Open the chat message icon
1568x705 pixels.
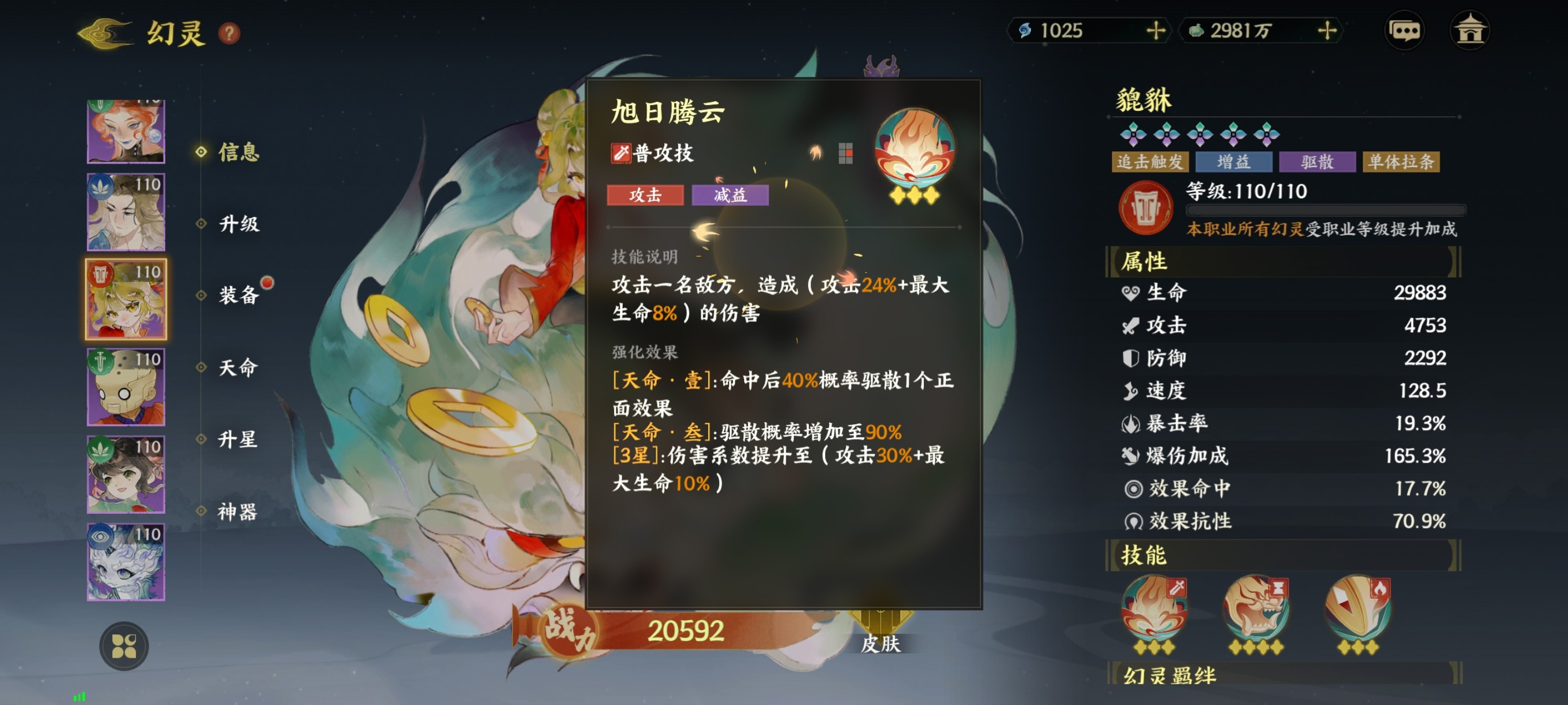[x=1406, y=31]
